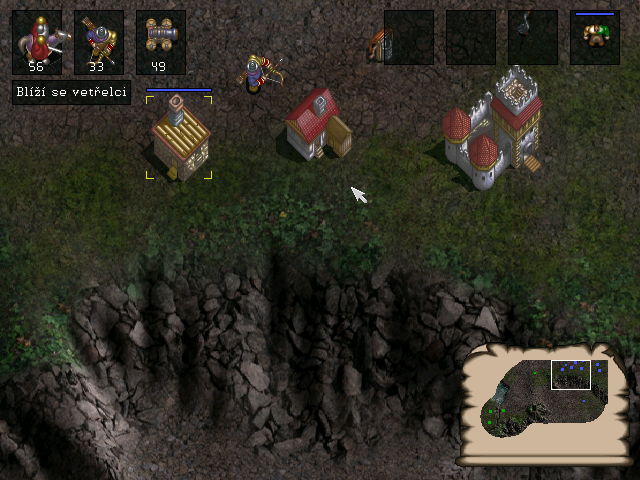Click the green-clad hero portrait slot

pyautogui.click(x=595, y=37)
